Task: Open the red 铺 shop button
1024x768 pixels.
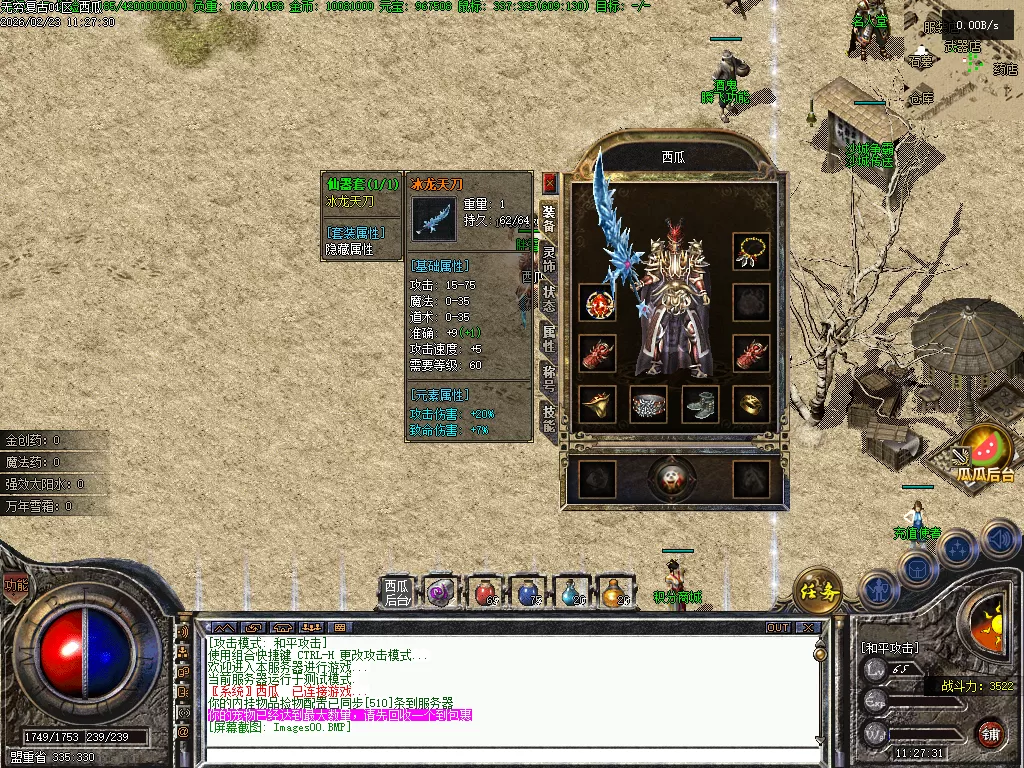Action: [x=990, y=732]
